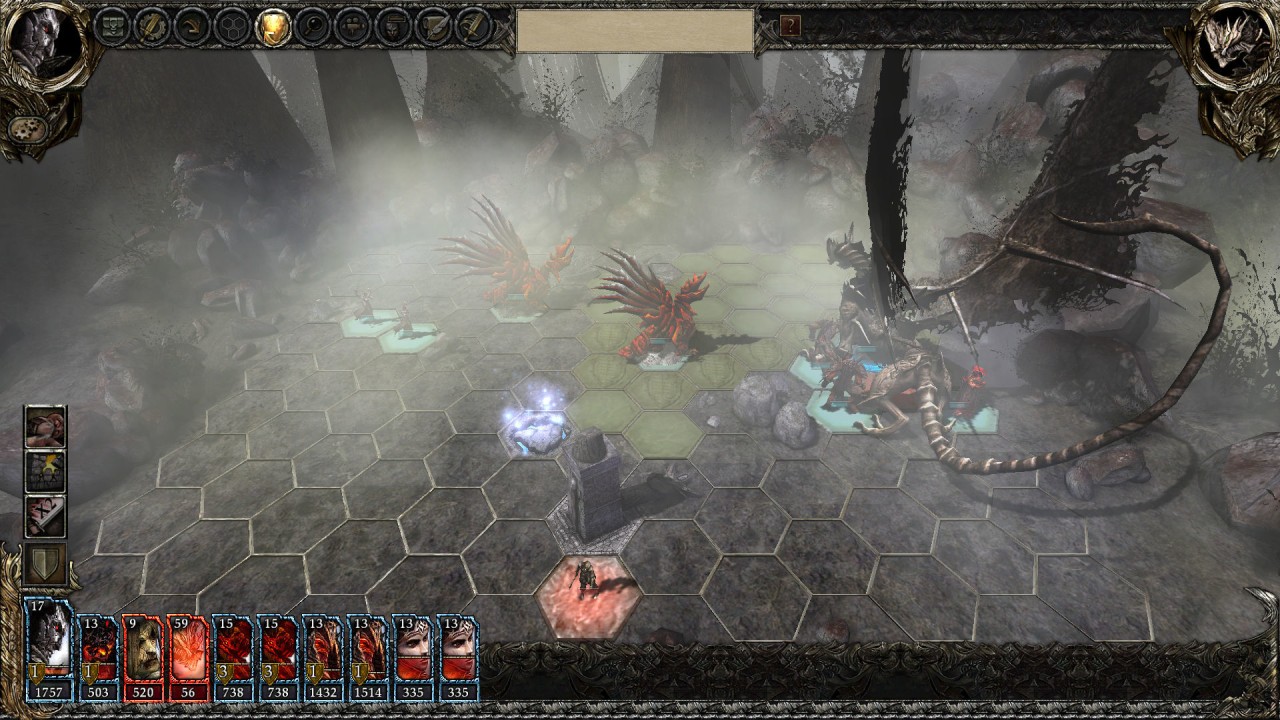This screenshot has width=1280, height=720.
Task: Activate the magnifying glass icon
Action: click(x=313, y=26)
